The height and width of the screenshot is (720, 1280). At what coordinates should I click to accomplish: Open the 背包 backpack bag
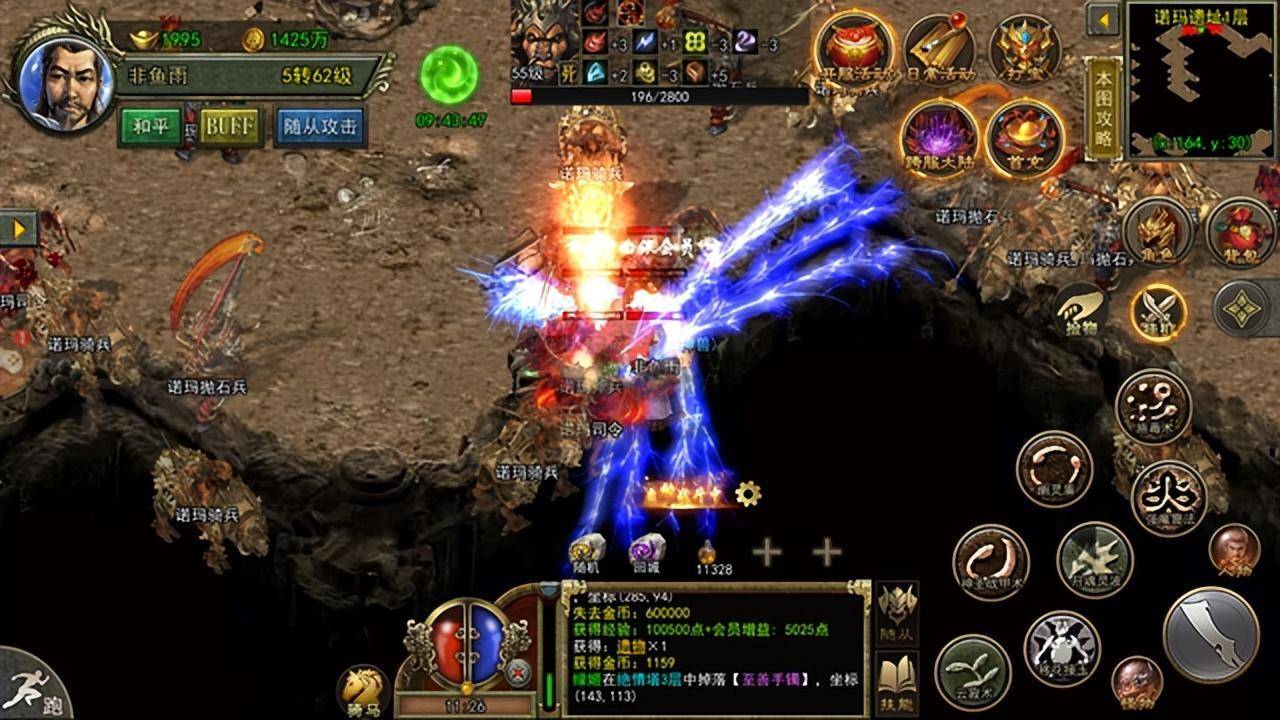(x=1240, y=231)
